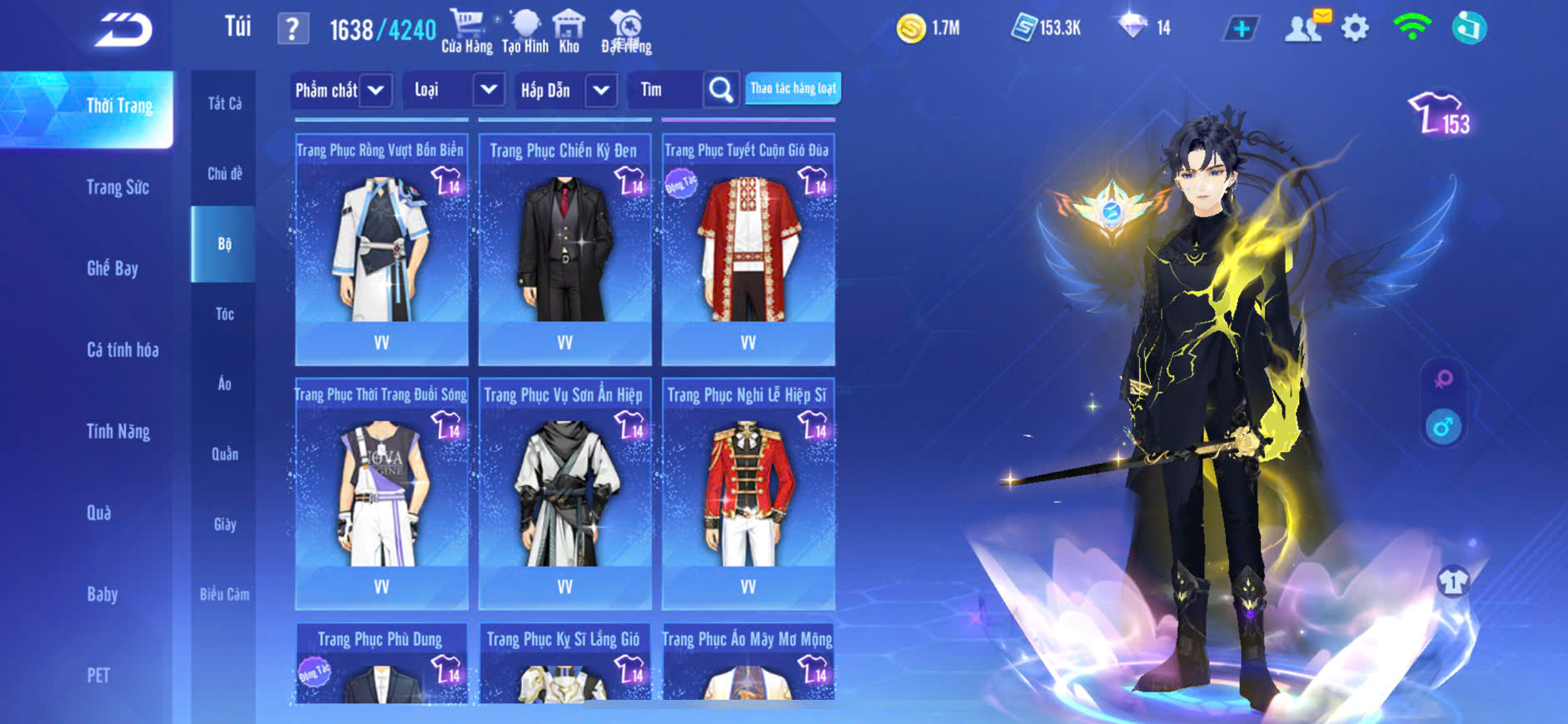Open the question mark help button
Image resolution: width=1568 pixels, height=724 pixels.
[292, 30]
